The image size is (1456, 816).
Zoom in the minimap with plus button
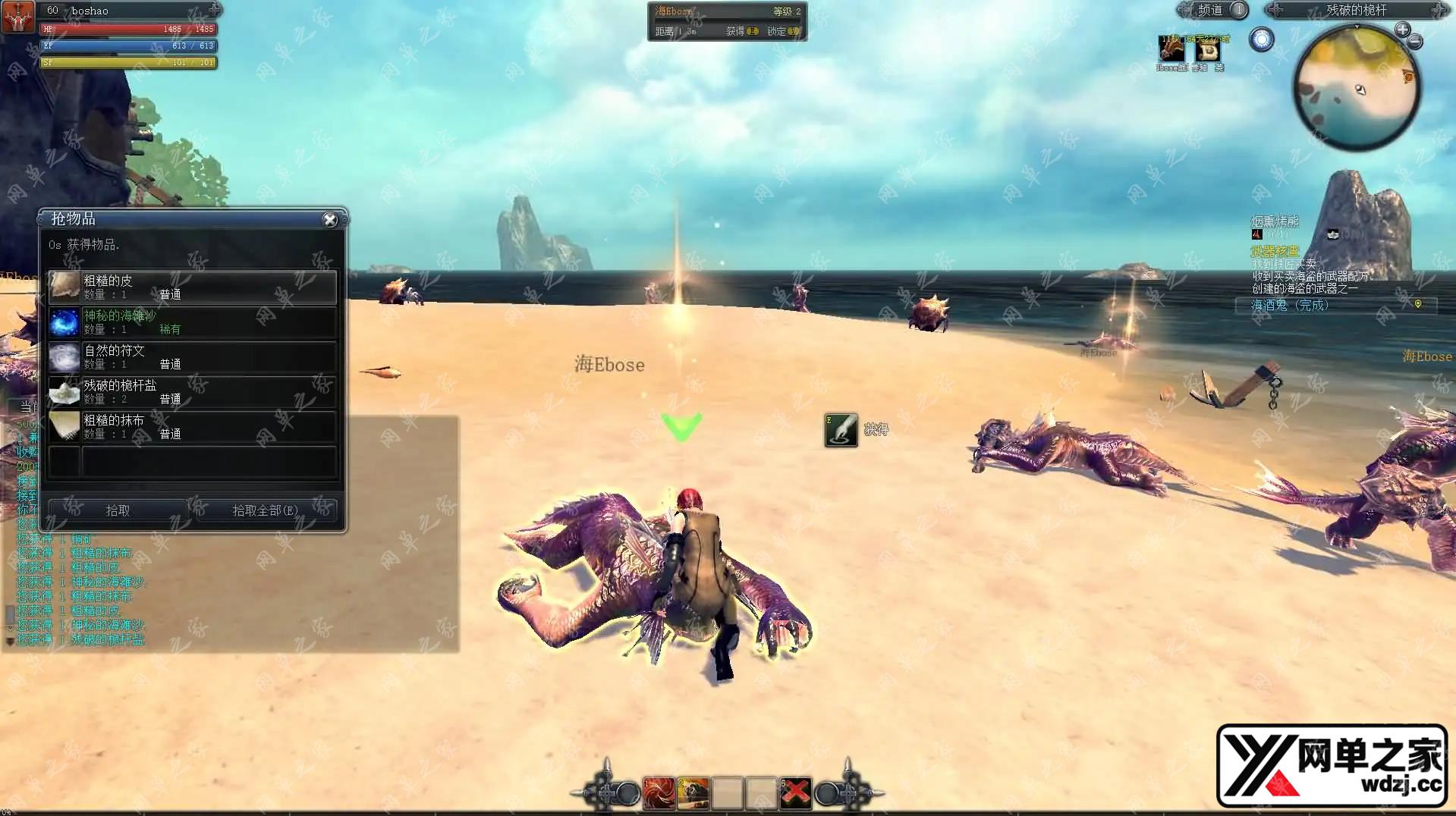coord(1402,30)
